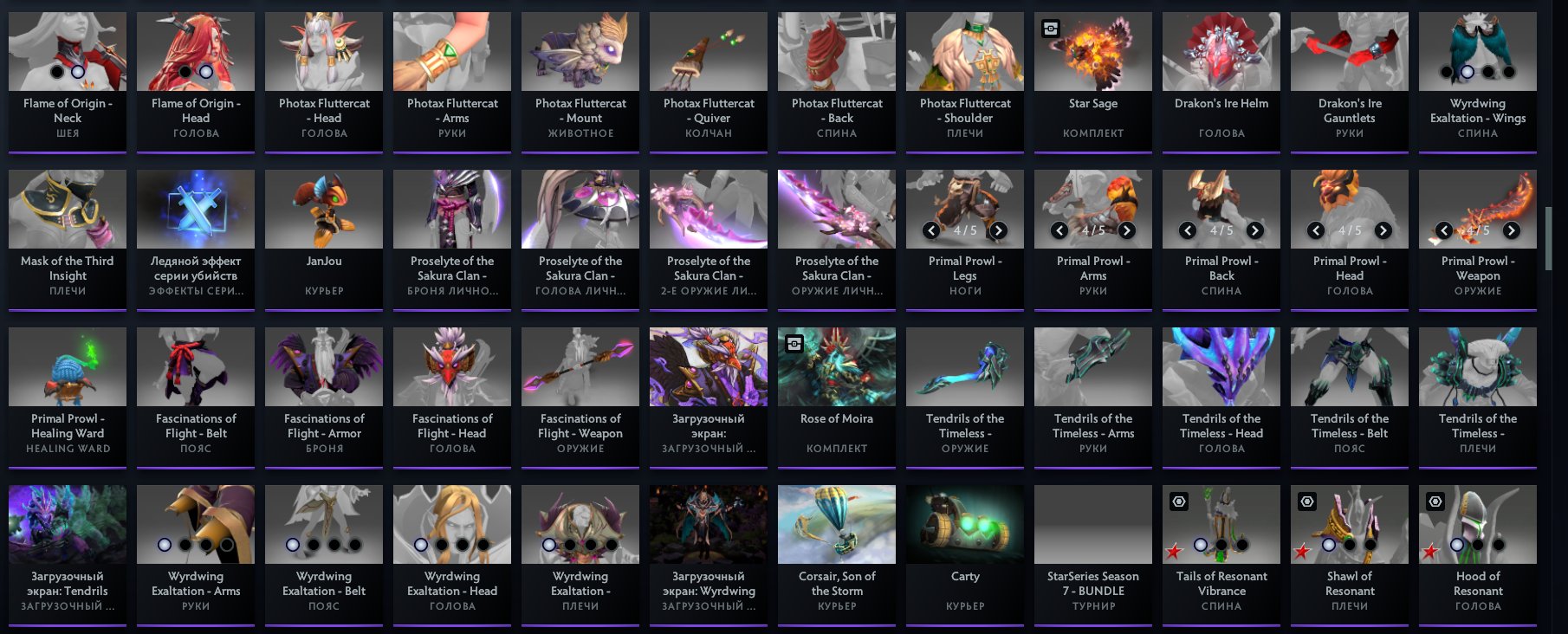
Task: Click the right arrow on Primal Prowl - Legs
Action: [1001, 231]
